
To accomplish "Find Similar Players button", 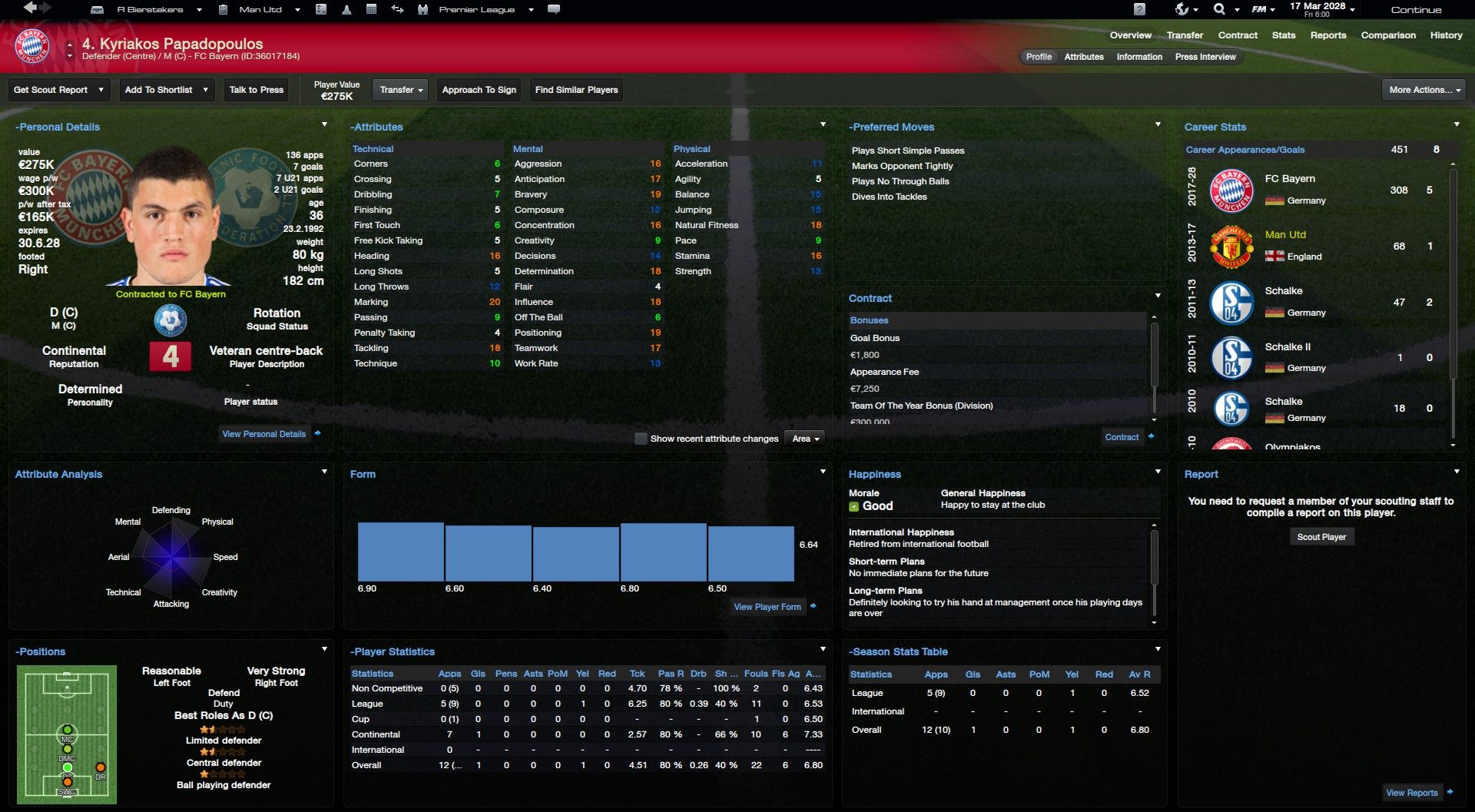I will 576,90.
